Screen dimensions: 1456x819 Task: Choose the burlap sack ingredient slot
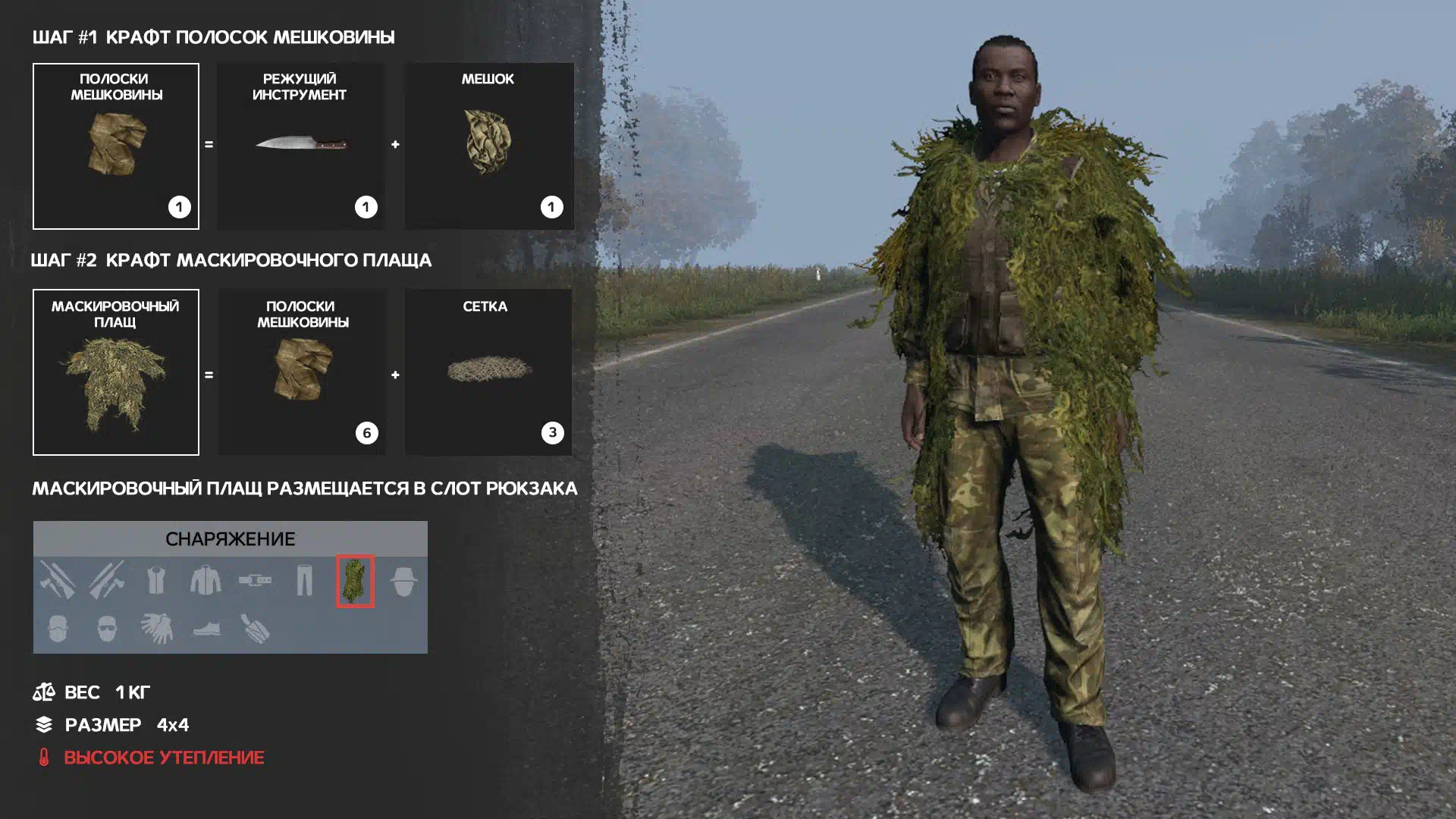[x=488, y=146]
